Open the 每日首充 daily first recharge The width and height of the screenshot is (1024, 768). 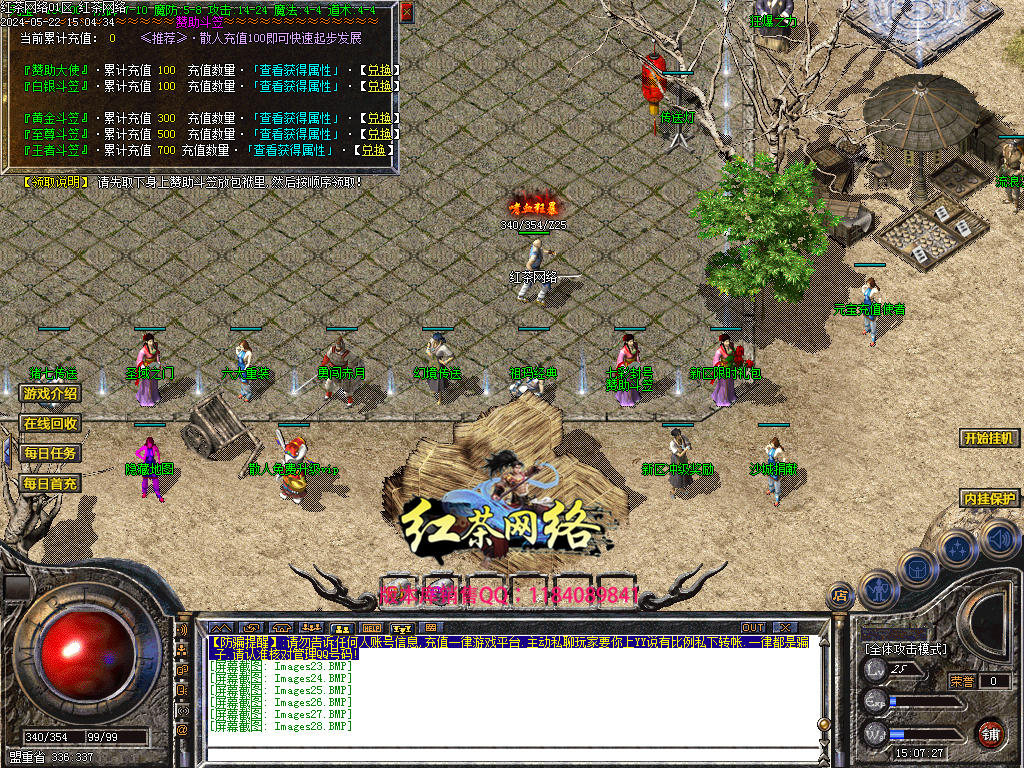(x=49, y=484)
